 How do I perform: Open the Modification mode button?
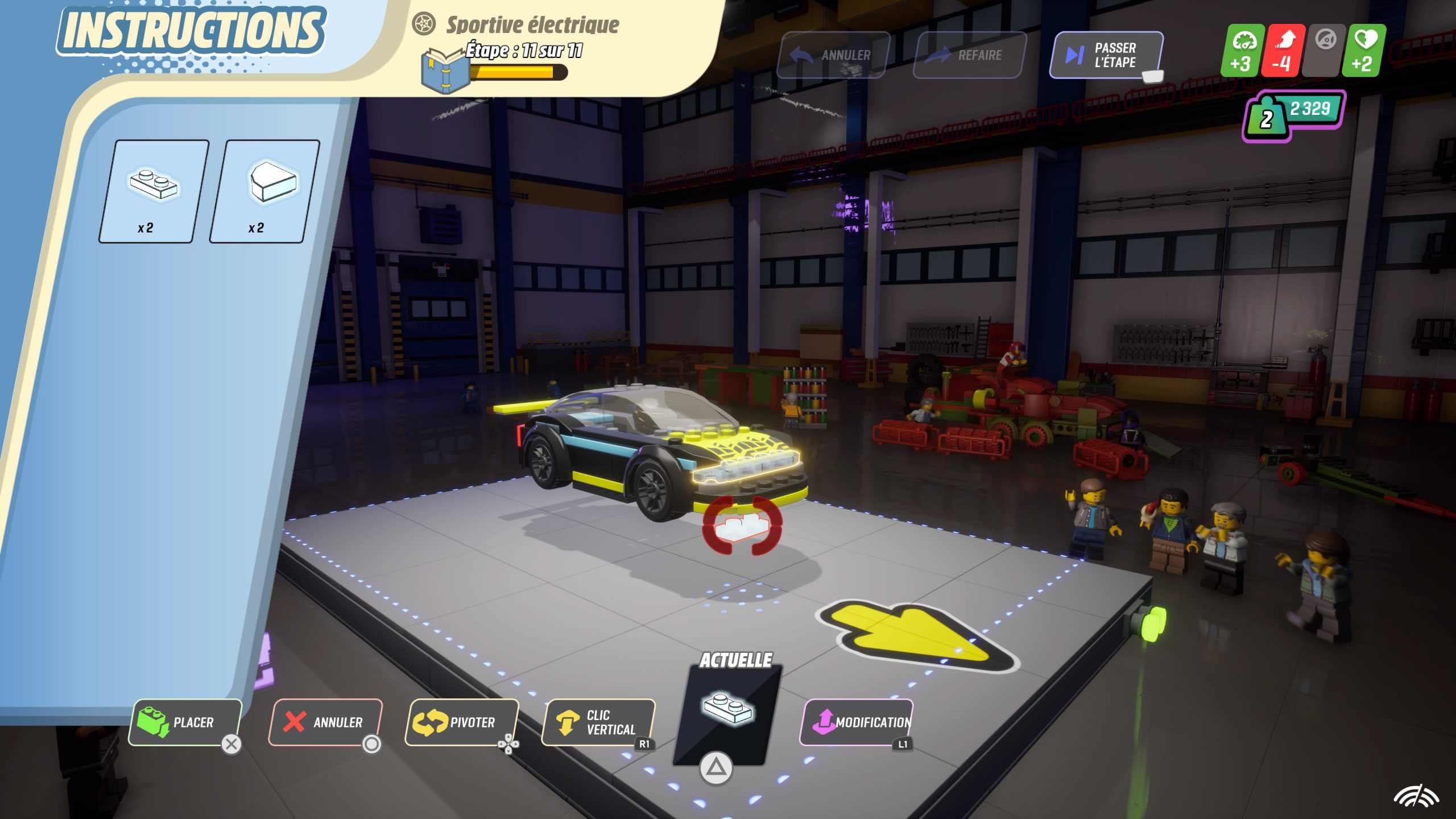(856, 722)
